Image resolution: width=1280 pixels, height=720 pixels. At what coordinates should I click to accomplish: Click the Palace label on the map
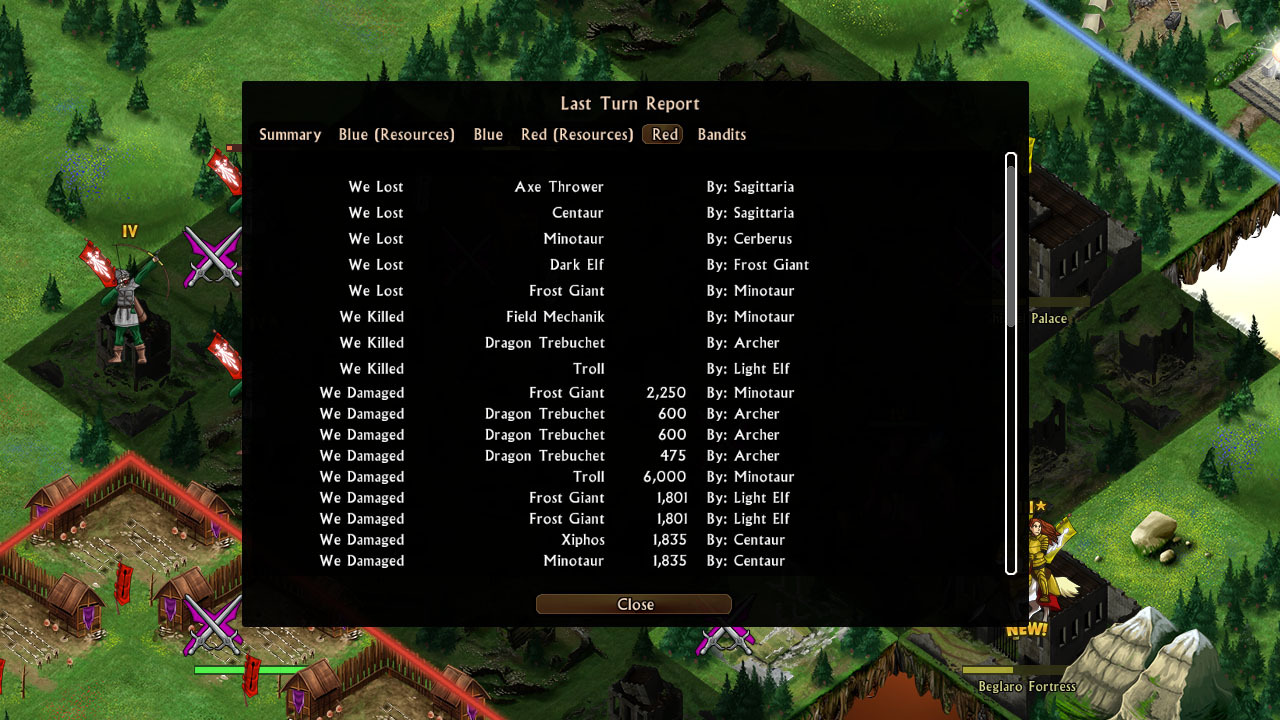1048,318
